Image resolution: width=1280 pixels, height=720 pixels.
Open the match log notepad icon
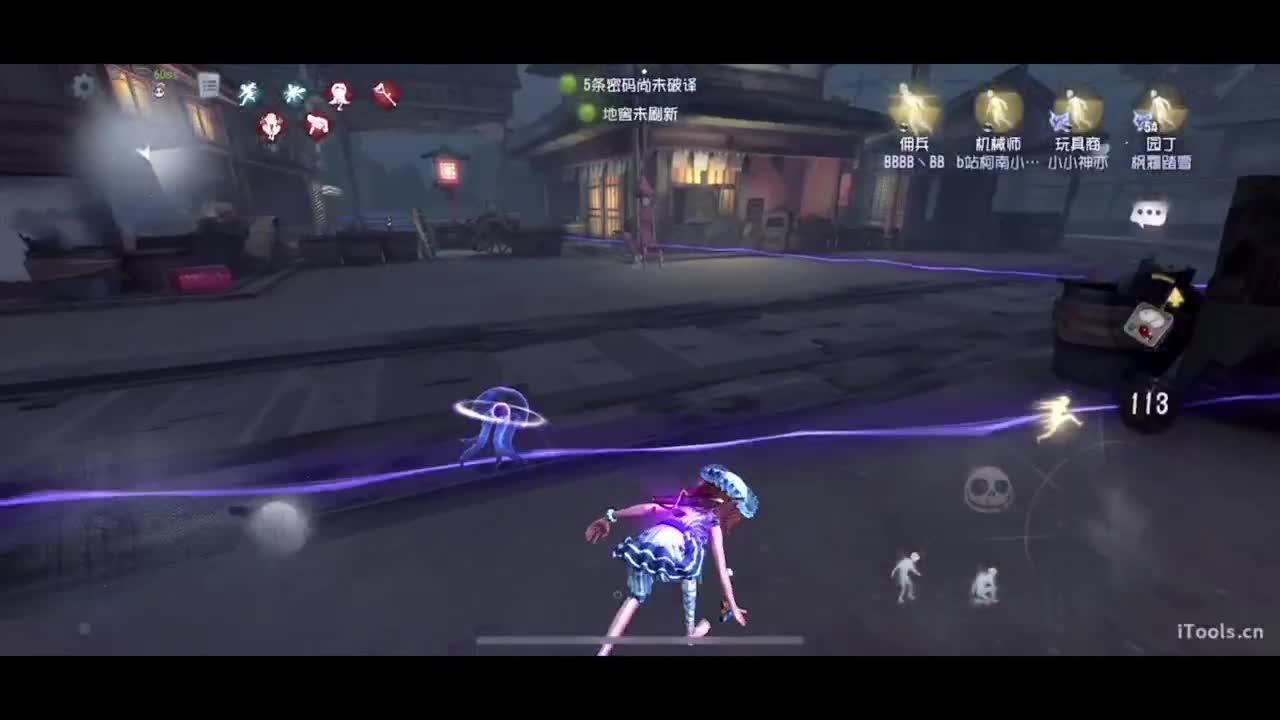[209, 85]
